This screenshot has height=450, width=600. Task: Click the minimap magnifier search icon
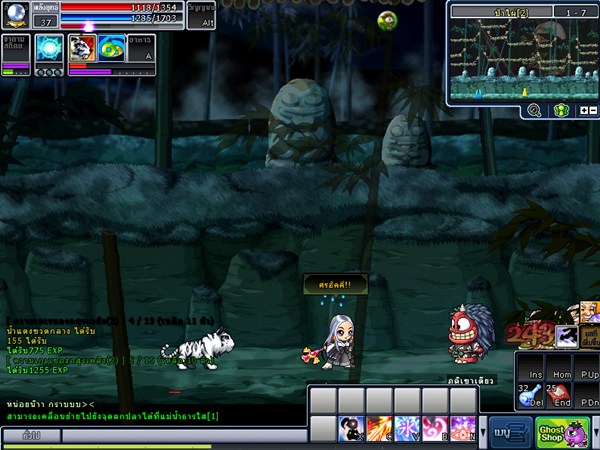(x=534, y=110)
